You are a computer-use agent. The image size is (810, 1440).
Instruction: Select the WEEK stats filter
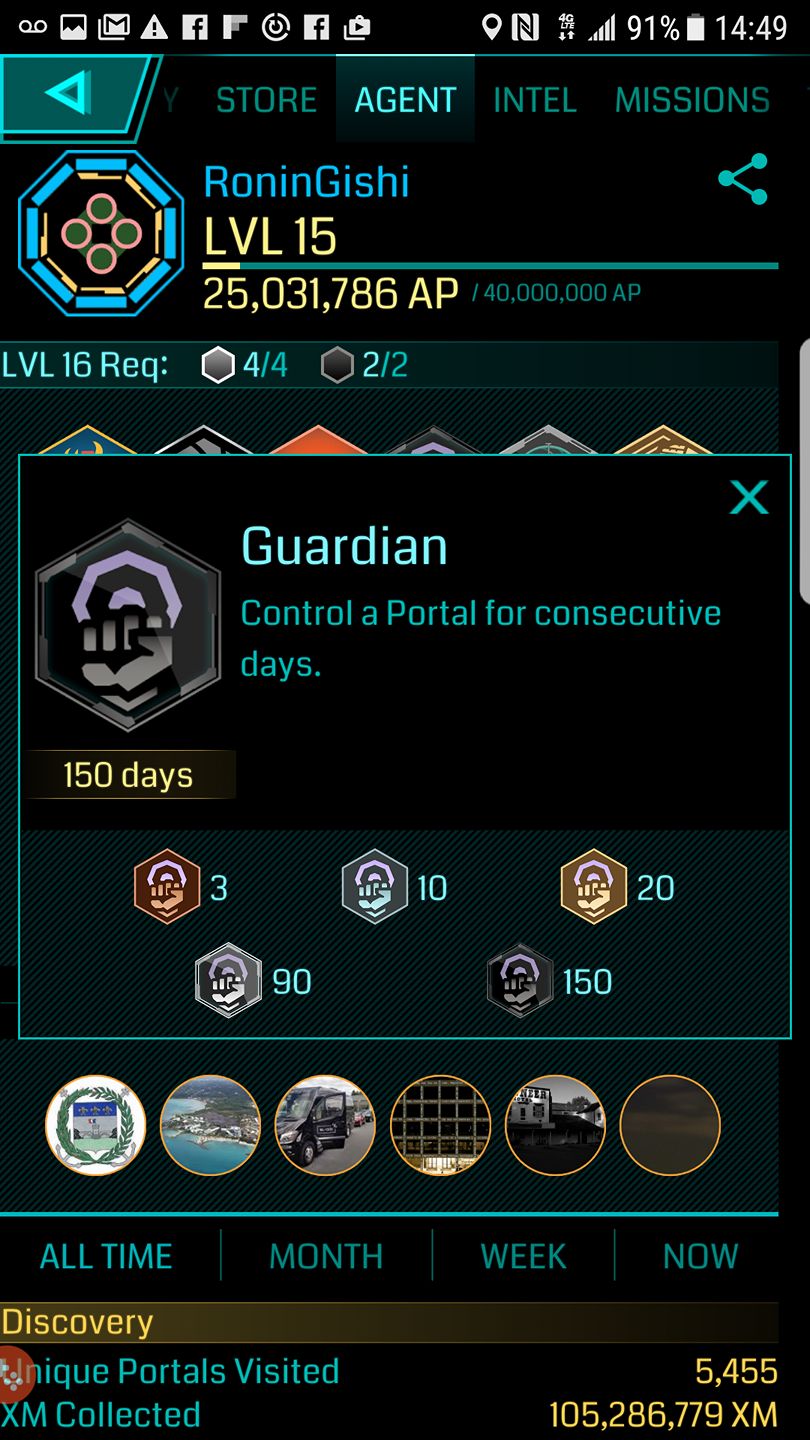(x=523, y=1256)
